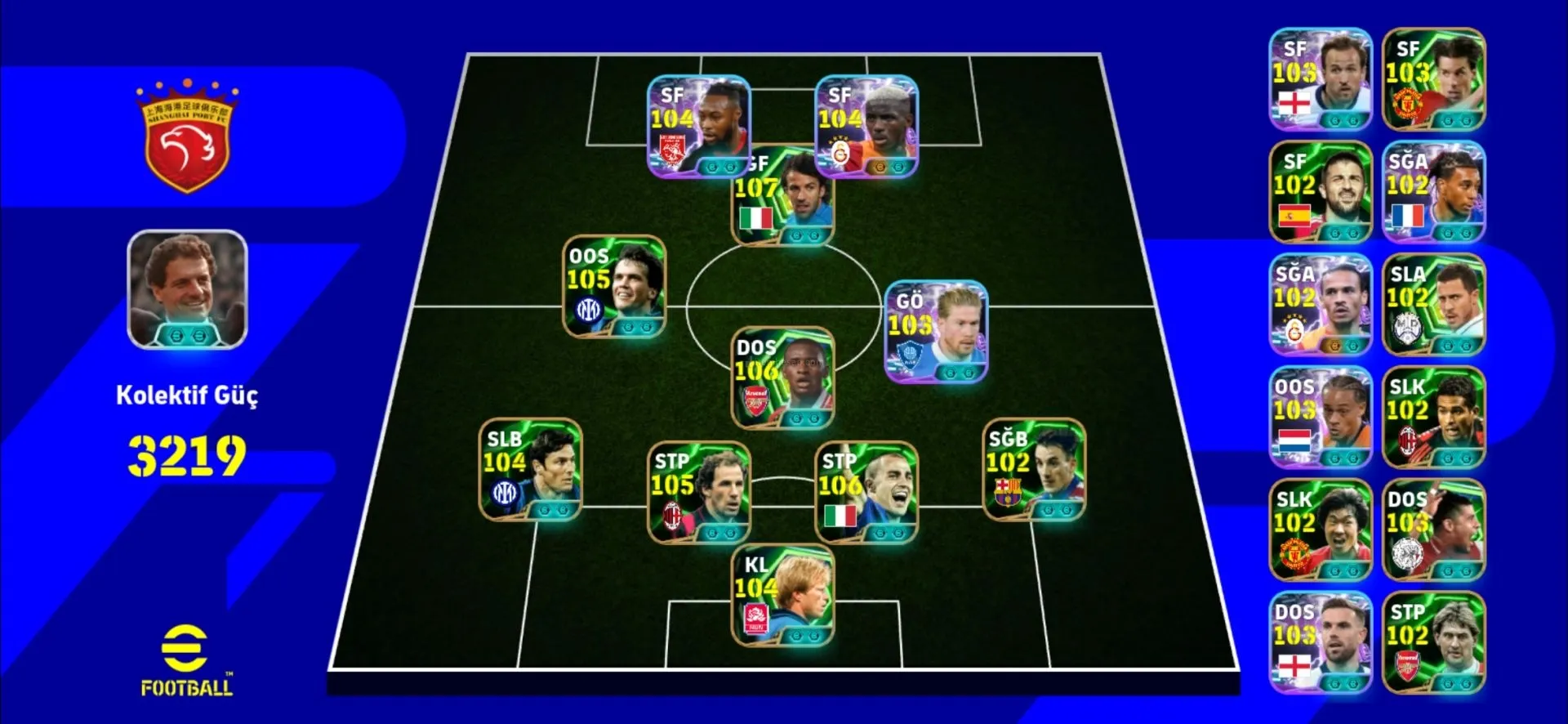Choose the SF 104 Galatasaray striker card
This screenshot has width=1568, height=724.
(866, 127)
